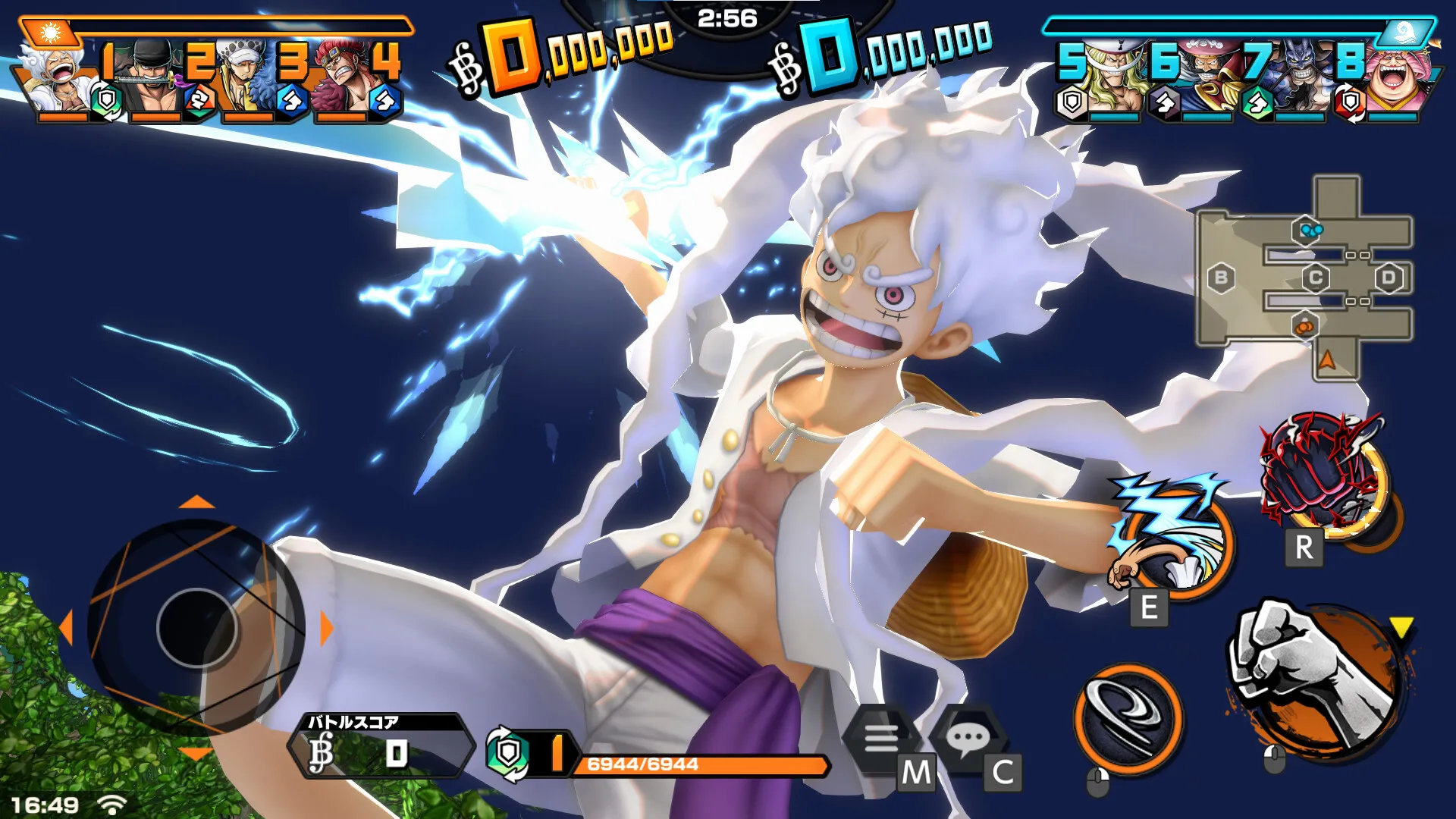Viewport: 1456px width, 819px height.
Task: Select area C marker on minimap
Action: pyautogui.click(x=1316, y=278)
